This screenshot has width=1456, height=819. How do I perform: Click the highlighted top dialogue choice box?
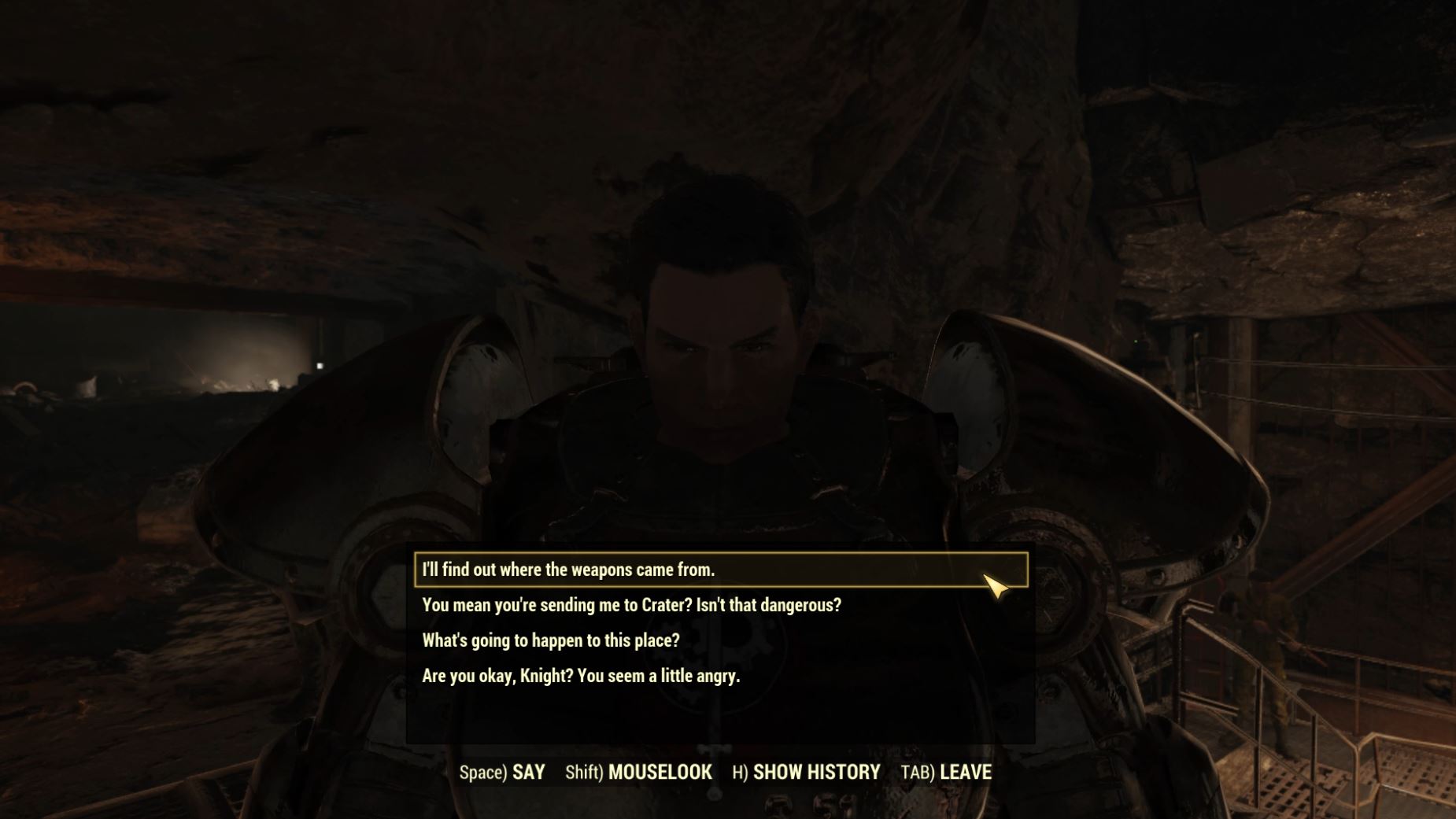point(716,569)
